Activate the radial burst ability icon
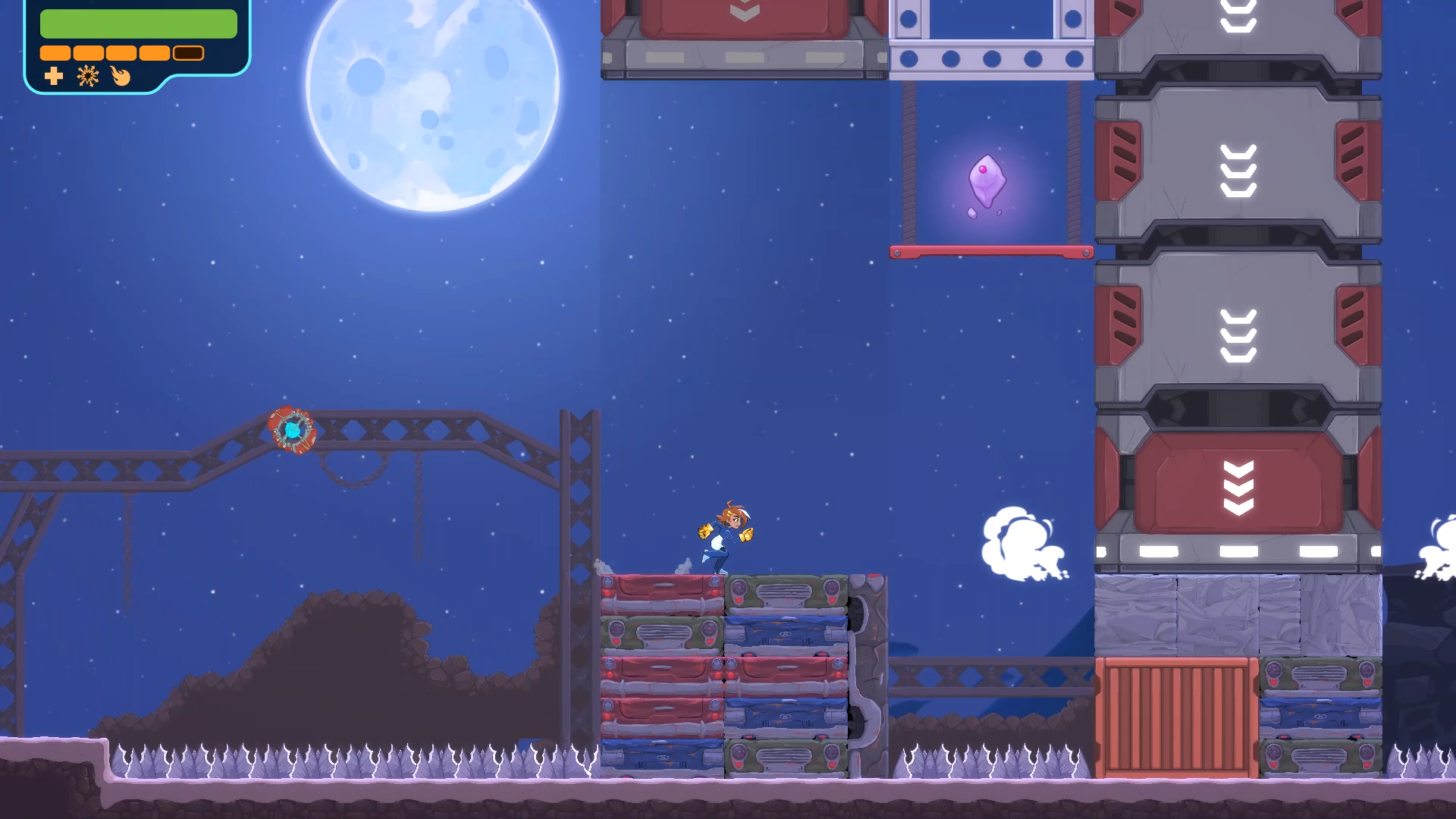Viewport: 1456px width, 819px height. coord(88,76)
